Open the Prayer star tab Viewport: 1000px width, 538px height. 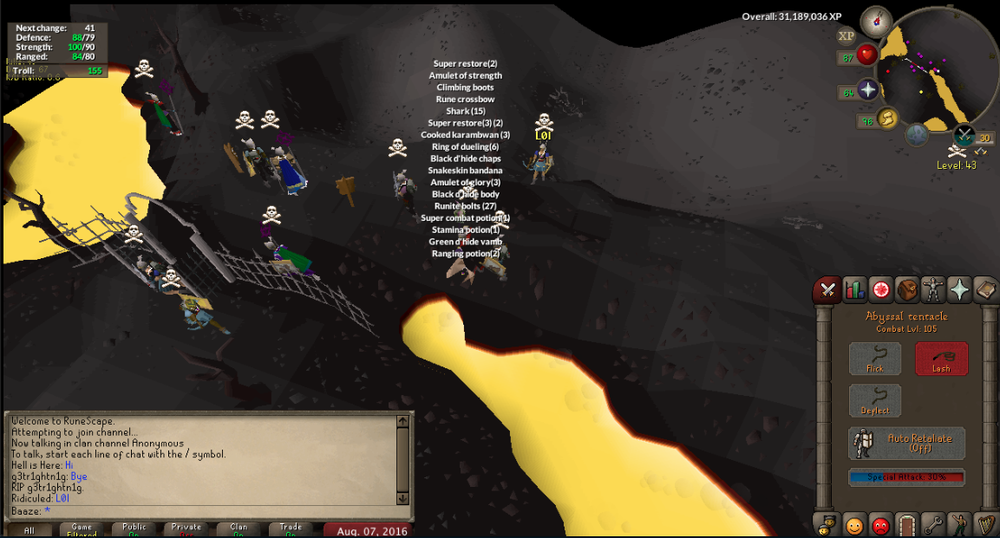tap(959, 290)
